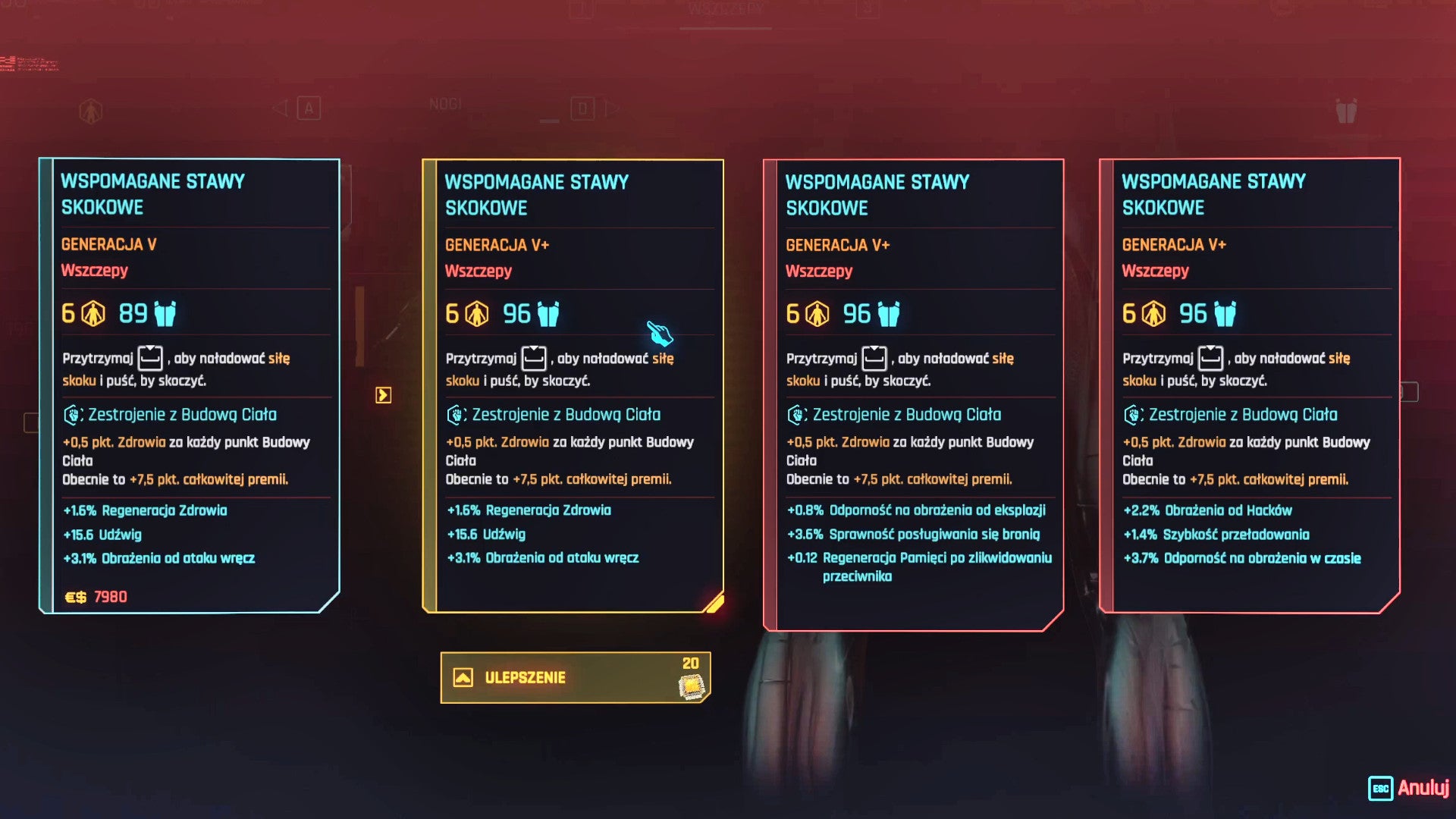
Task: Click the mouse-hold prompt icon on the first card
Action: tap(149, 358)
